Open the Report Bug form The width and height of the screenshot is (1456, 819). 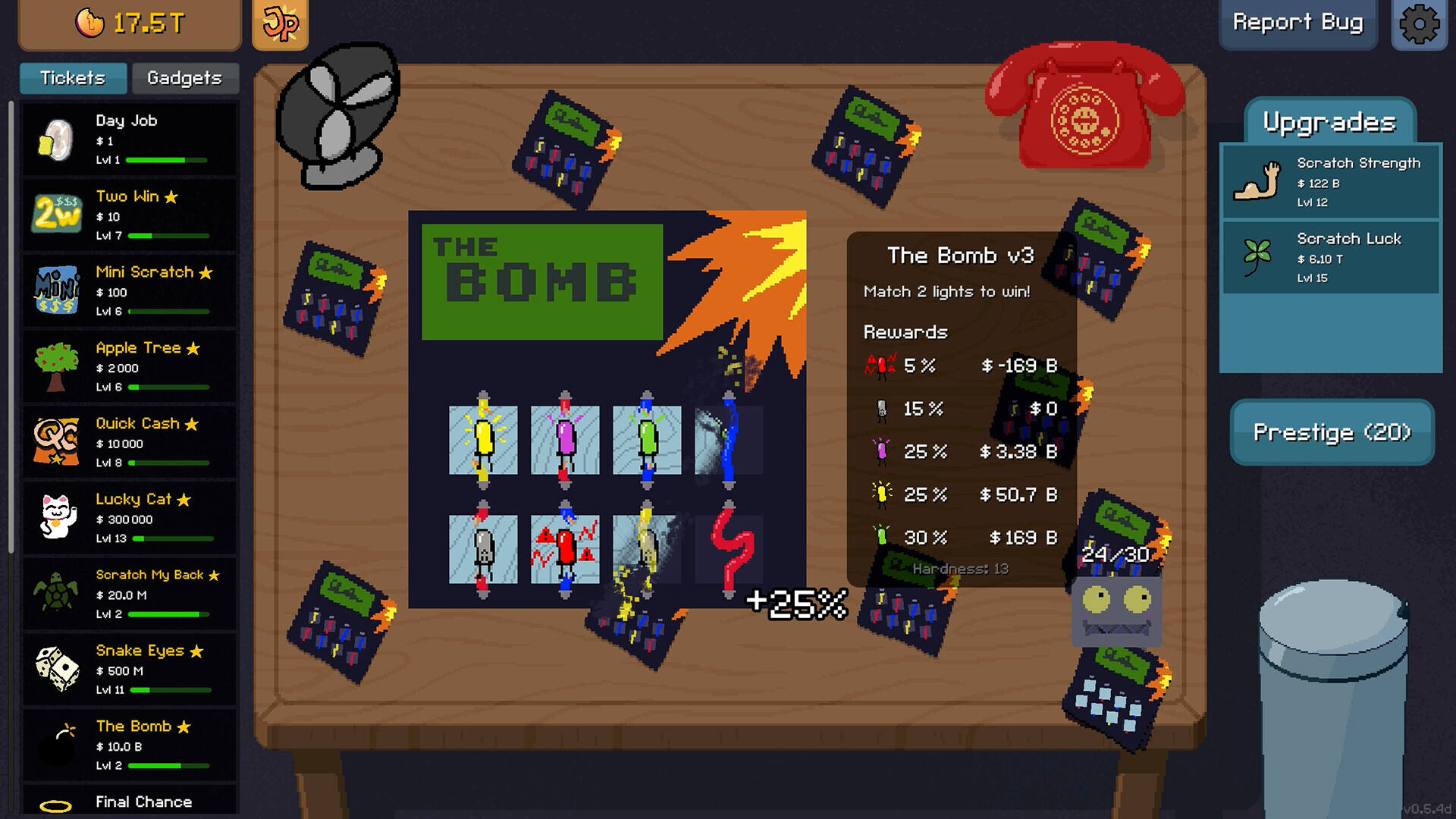1298,23
